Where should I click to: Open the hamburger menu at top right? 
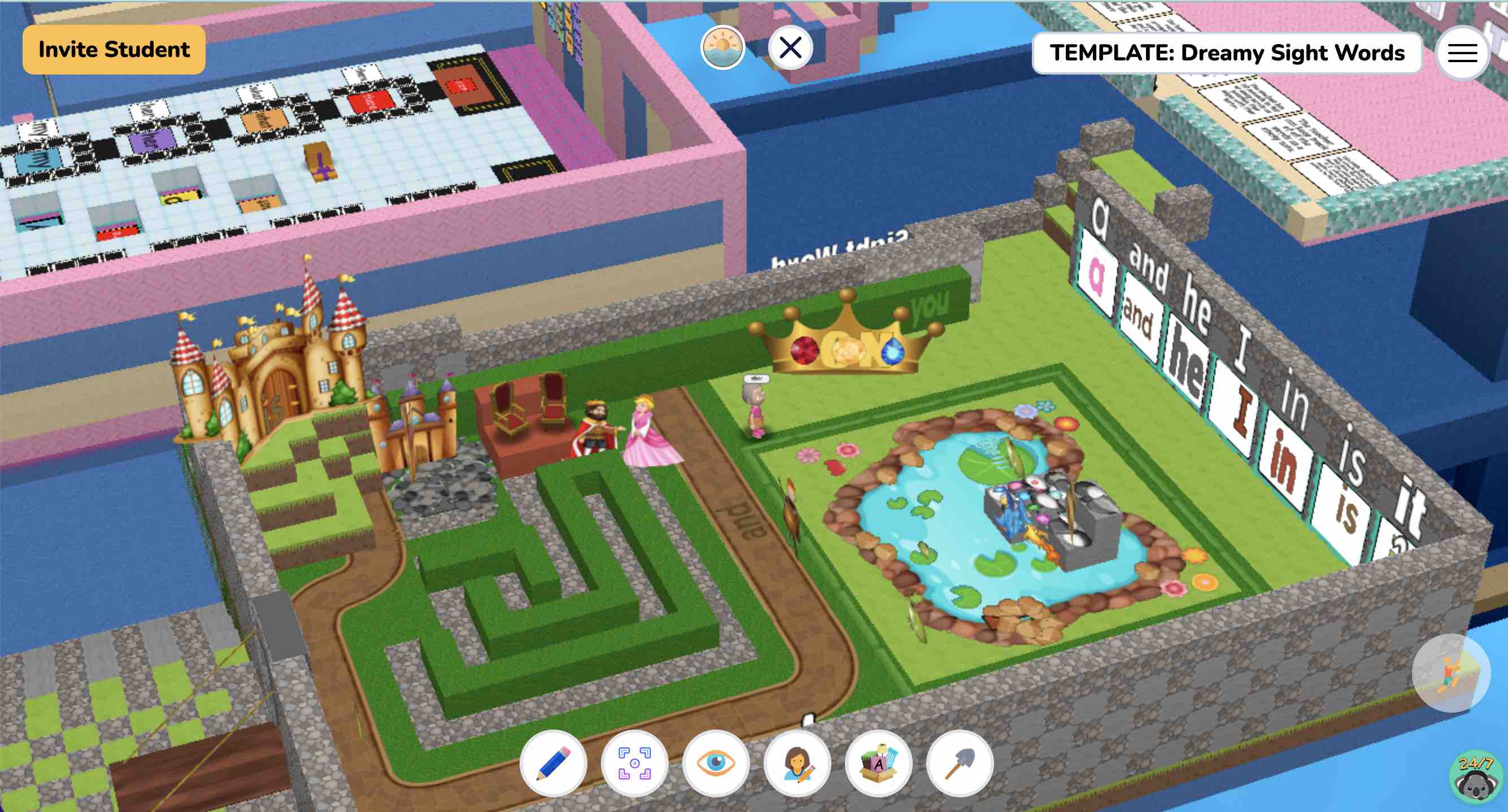coord(1462,53)
